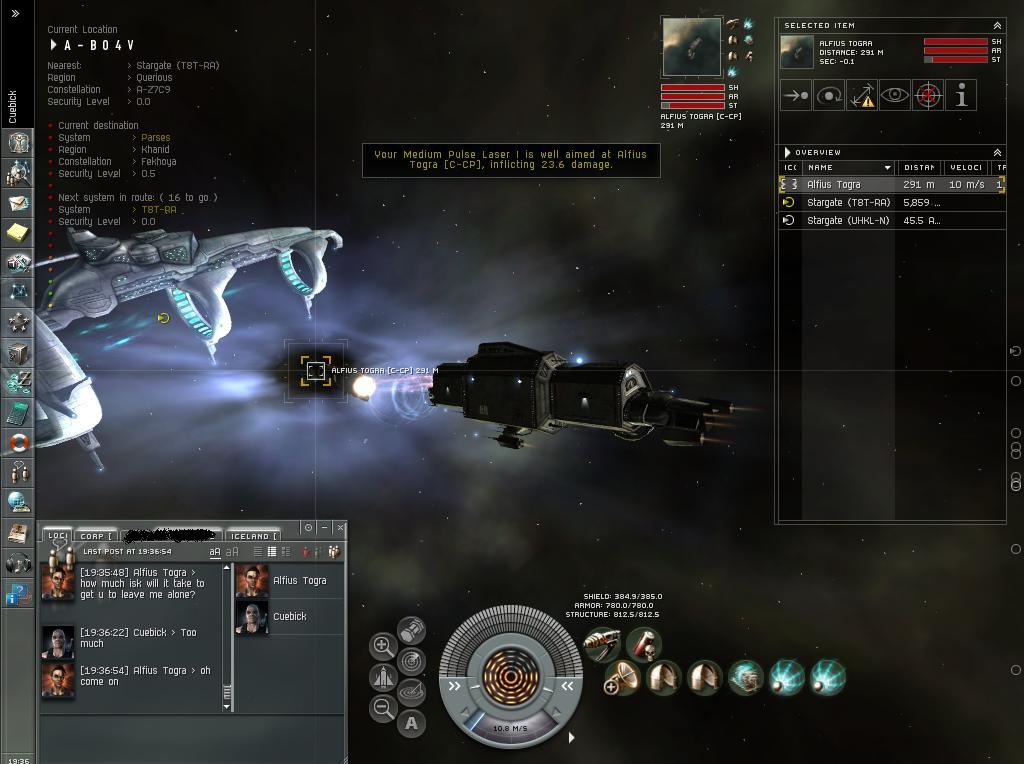Activate the Medium Pulse Laser module

pyautogui.click(x=603, y=645)
